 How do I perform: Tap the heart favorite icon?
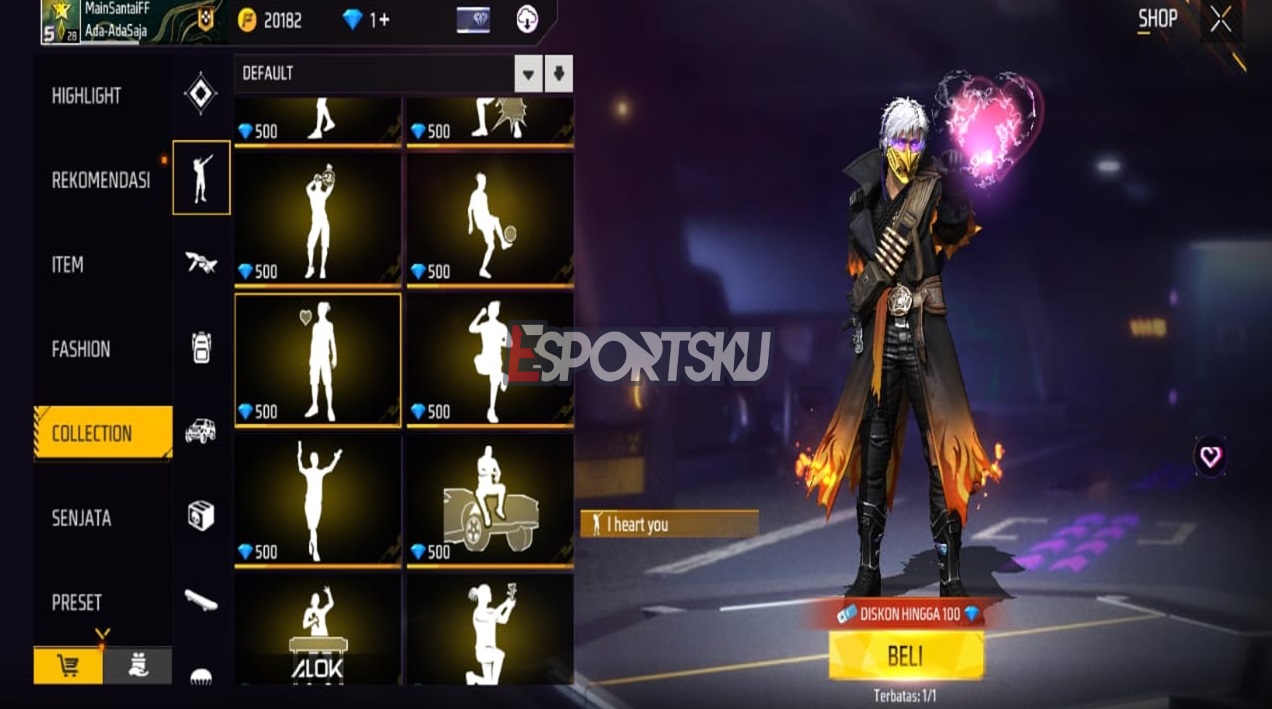tap(1210, 457)
